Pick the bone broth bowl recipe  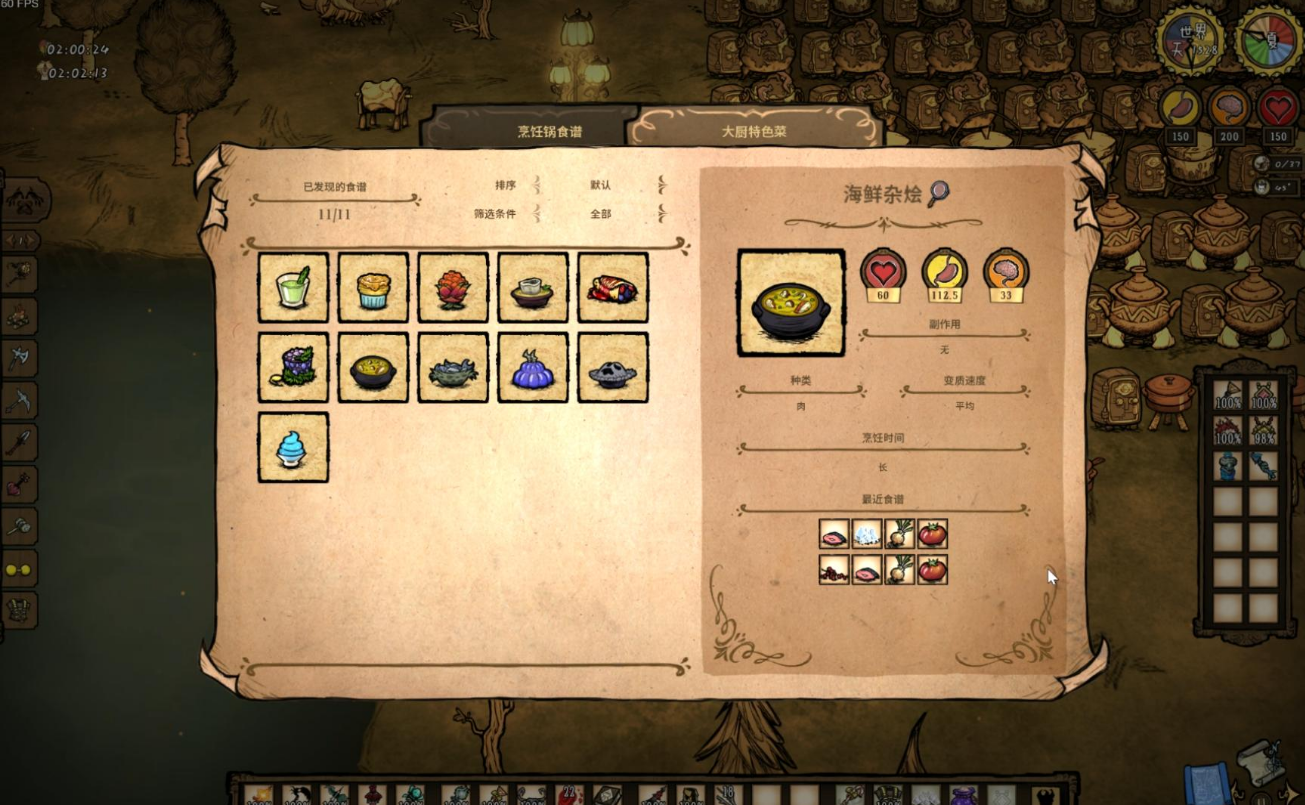(x=533, y=287)
